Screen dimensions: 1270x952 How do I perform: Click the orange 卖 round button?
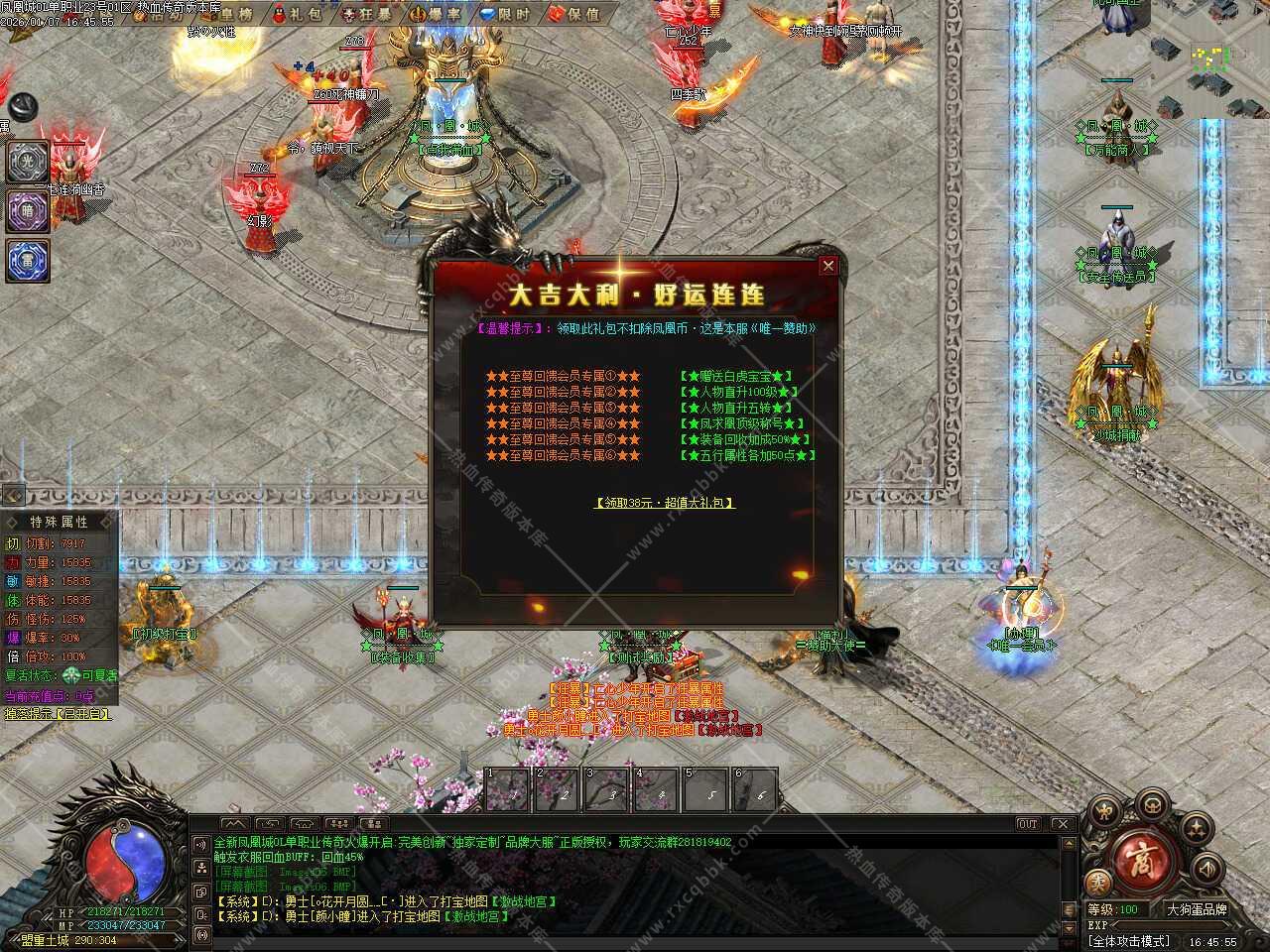1097,883
